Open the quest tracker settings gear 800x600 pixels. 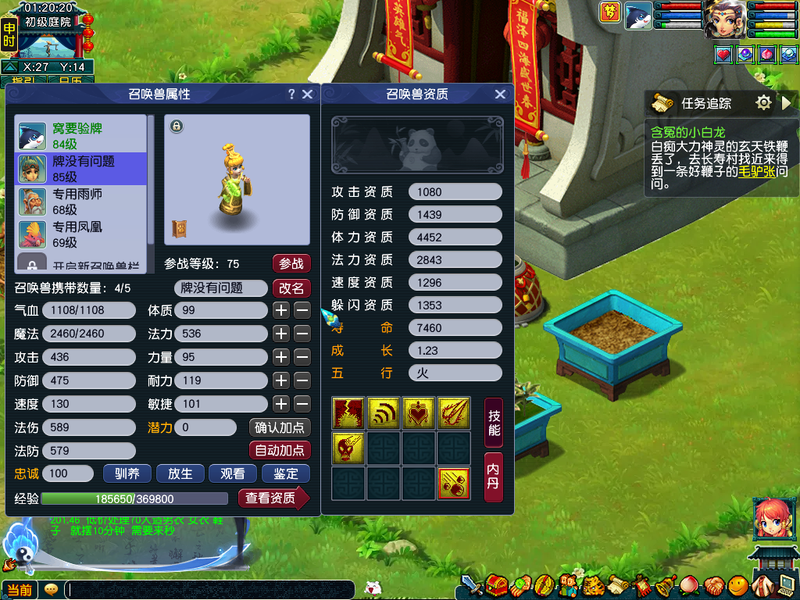[x=764, y=103]
